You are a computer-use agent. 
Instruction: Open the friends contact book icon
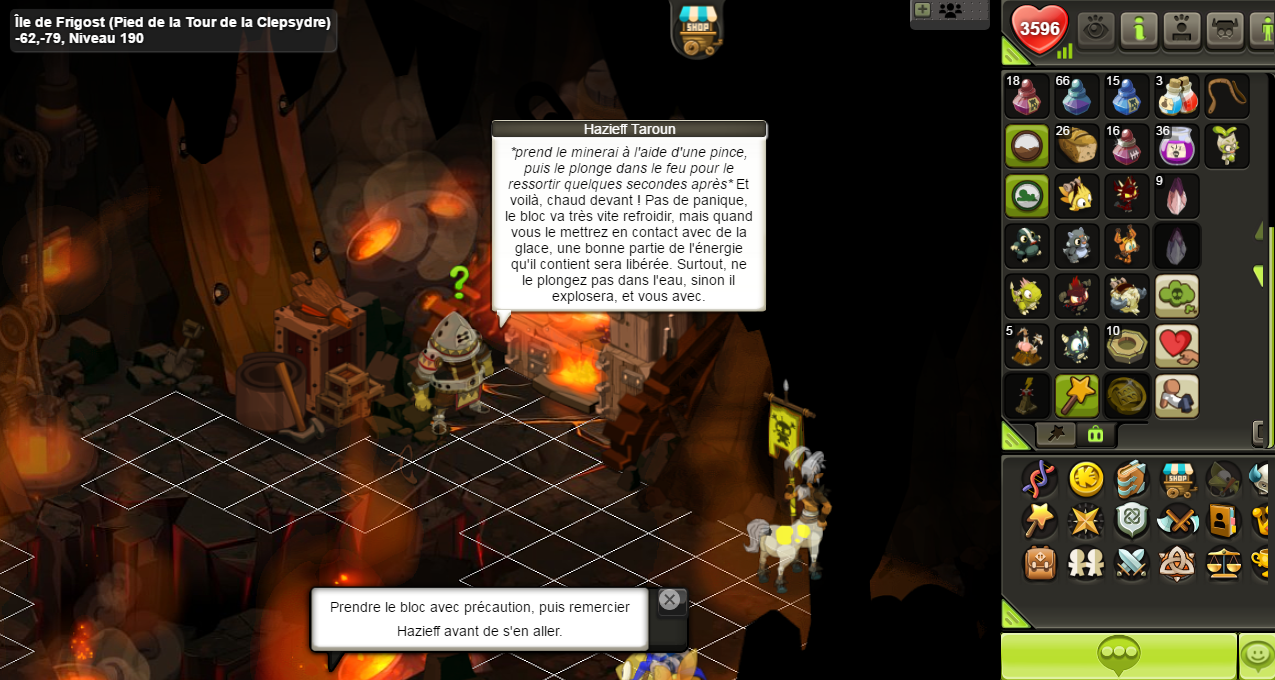pyautogui.click(x=1221, y=521)
